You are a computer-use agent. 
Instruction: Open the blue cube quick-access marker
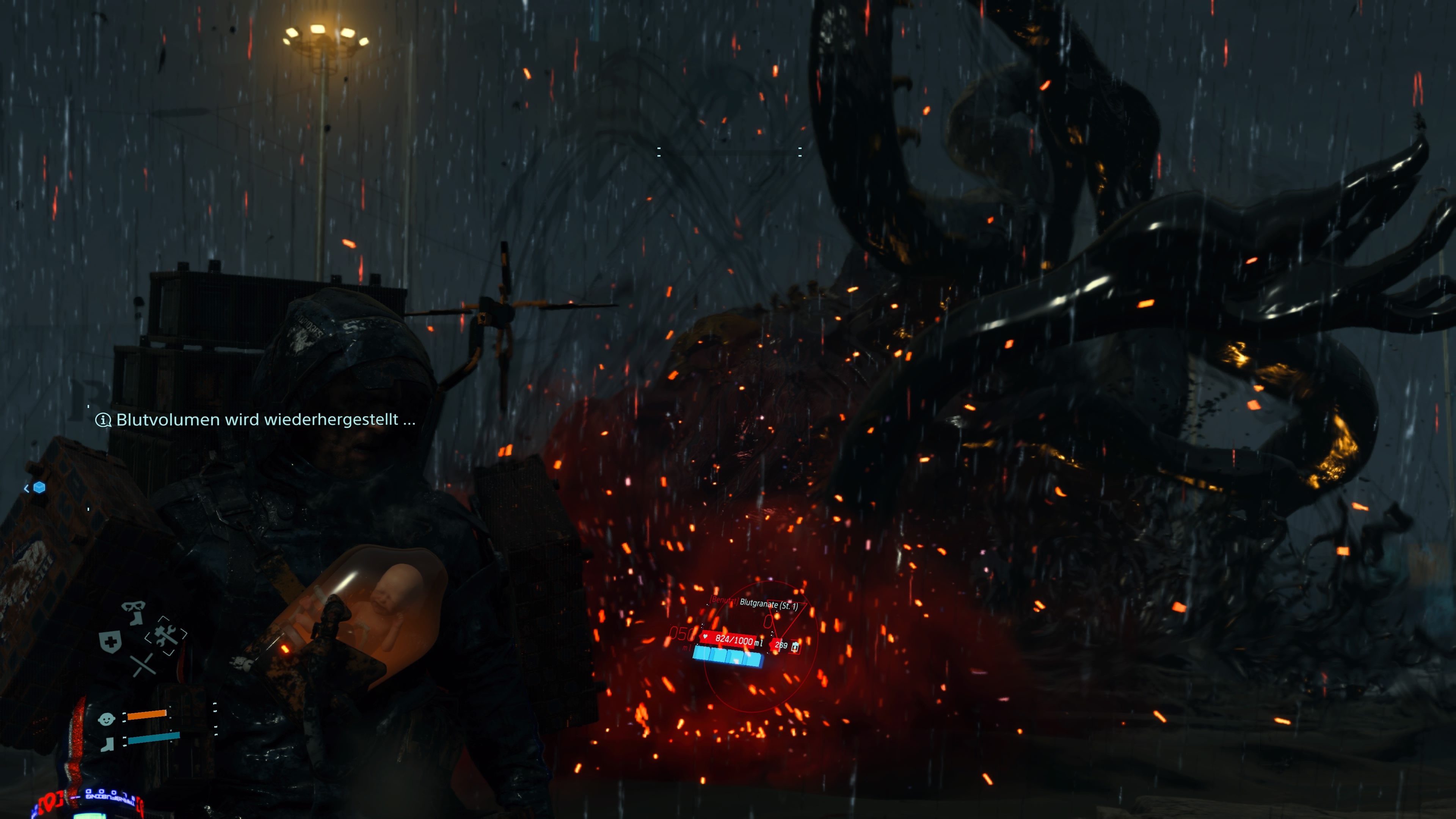coord(39,487)
